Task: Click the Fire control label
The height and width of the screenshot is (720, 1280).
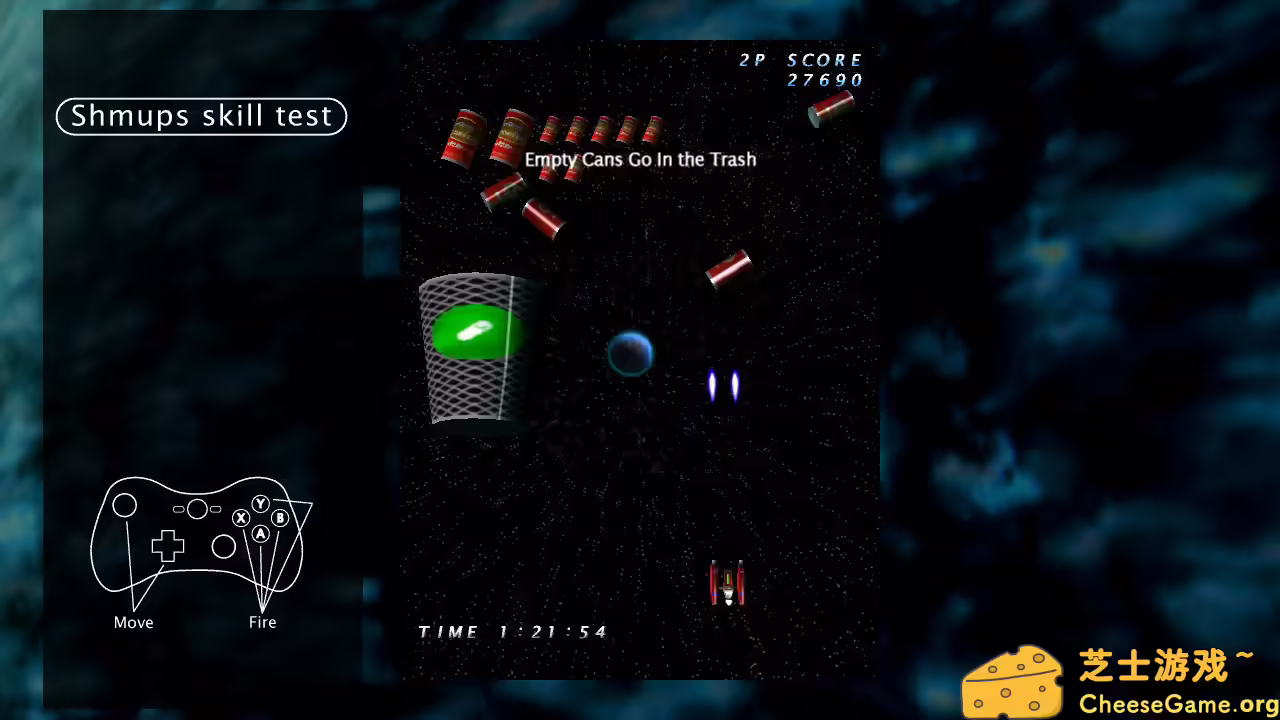Action: point(262,622)
